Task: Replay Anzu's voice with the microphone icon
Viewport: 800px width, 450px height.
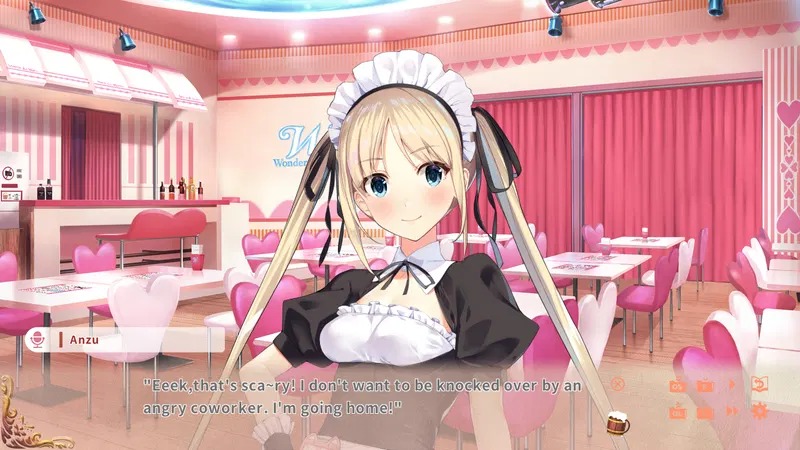Action: 40,340
